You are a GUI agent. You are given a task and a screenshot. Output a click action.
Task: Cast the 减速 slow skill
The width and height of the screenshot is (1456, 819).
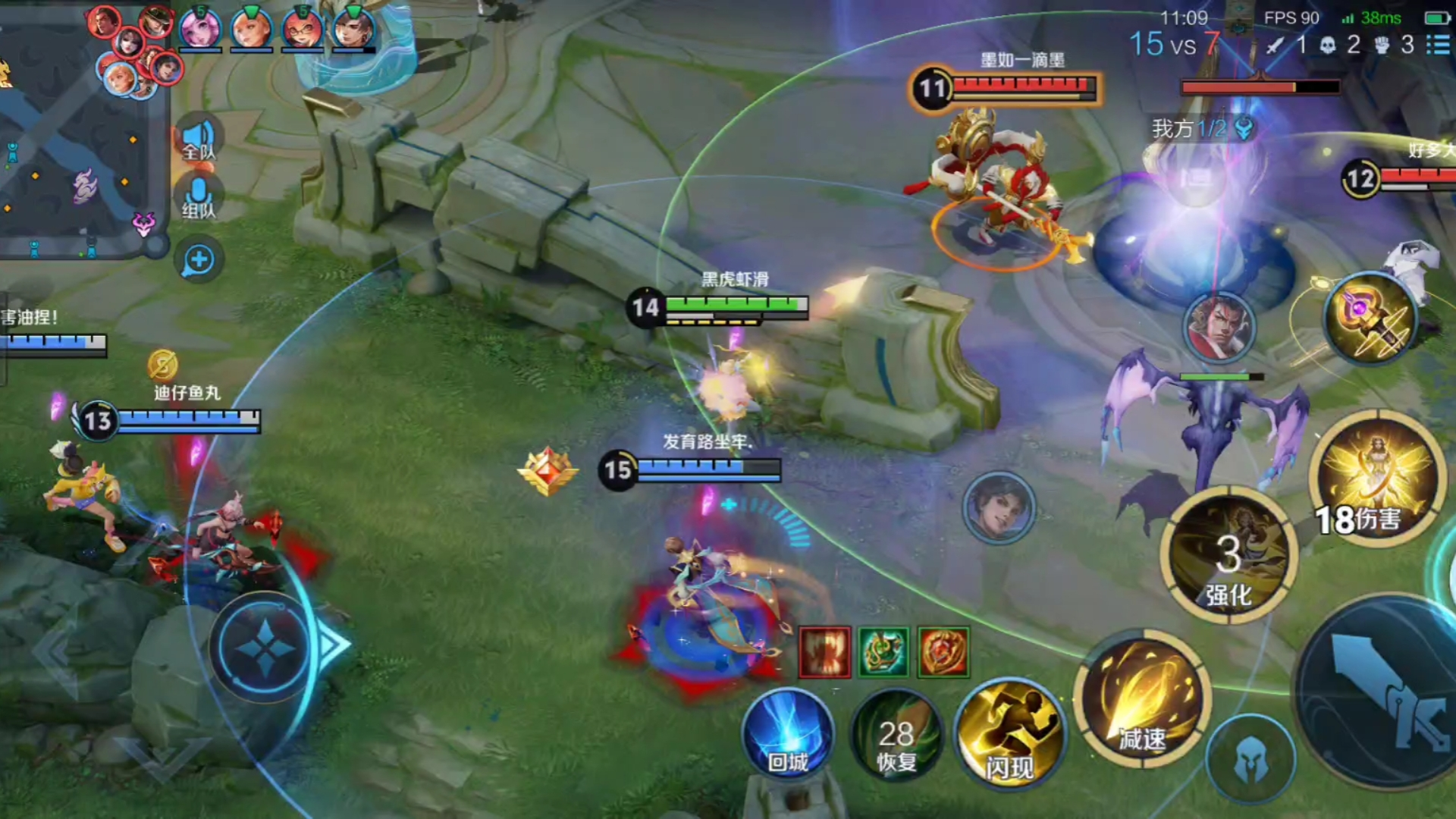[1142, 699]
